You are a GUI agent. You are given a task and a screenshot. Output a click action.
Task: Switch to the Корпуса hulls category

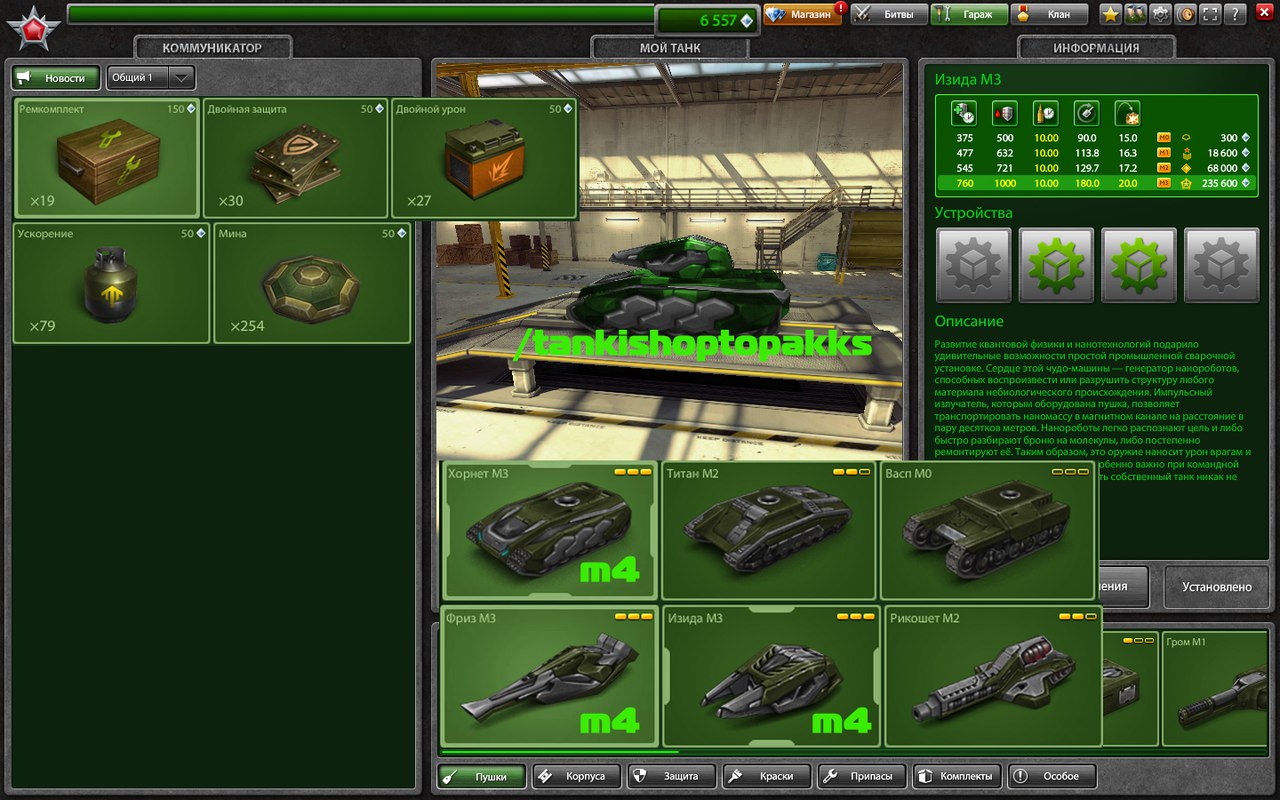coord(576,776)
